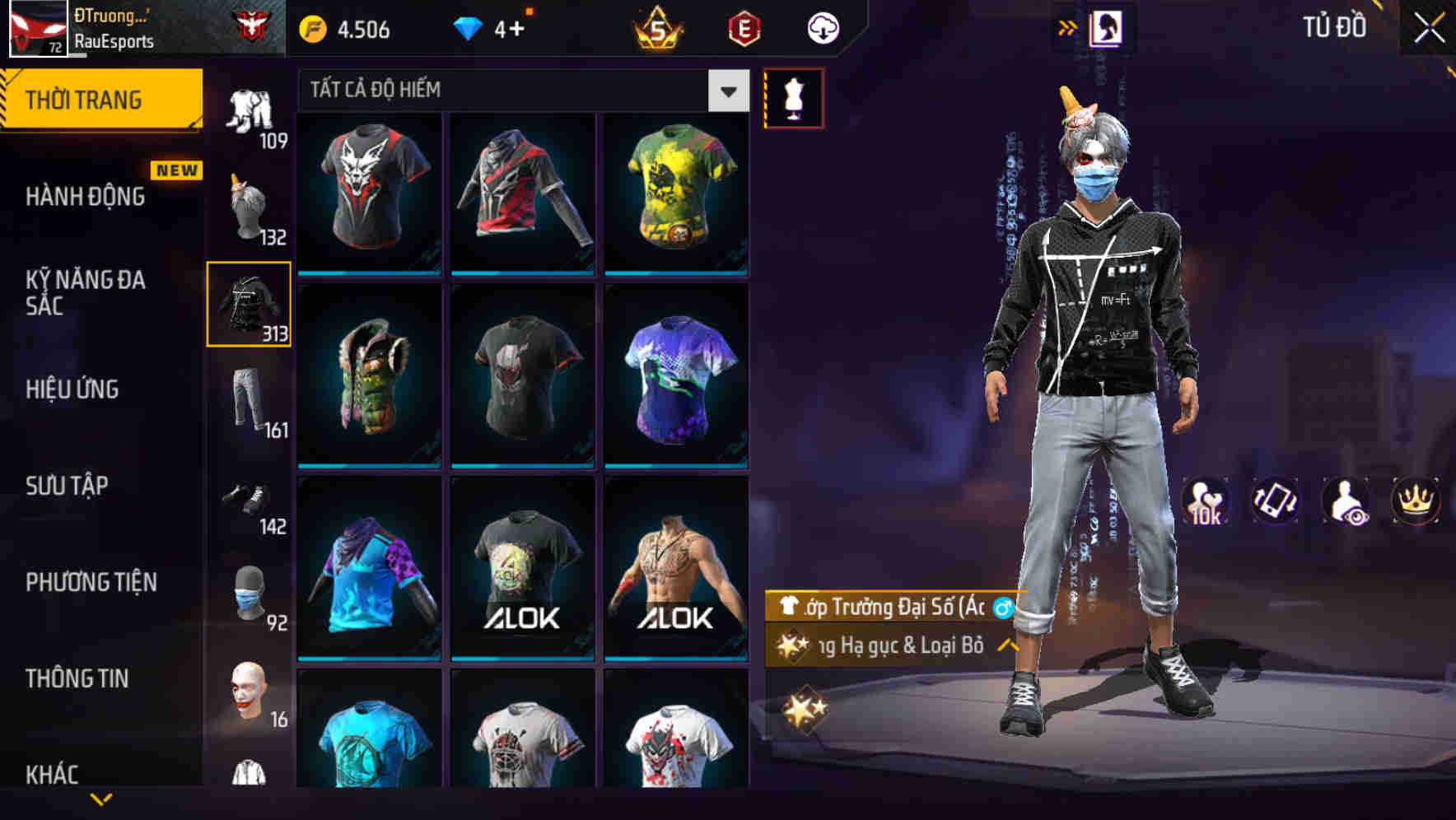Expand the sidebar with the down arrow under KHÁC
This screenshot has width=1456, height=820.
(100, 798)
